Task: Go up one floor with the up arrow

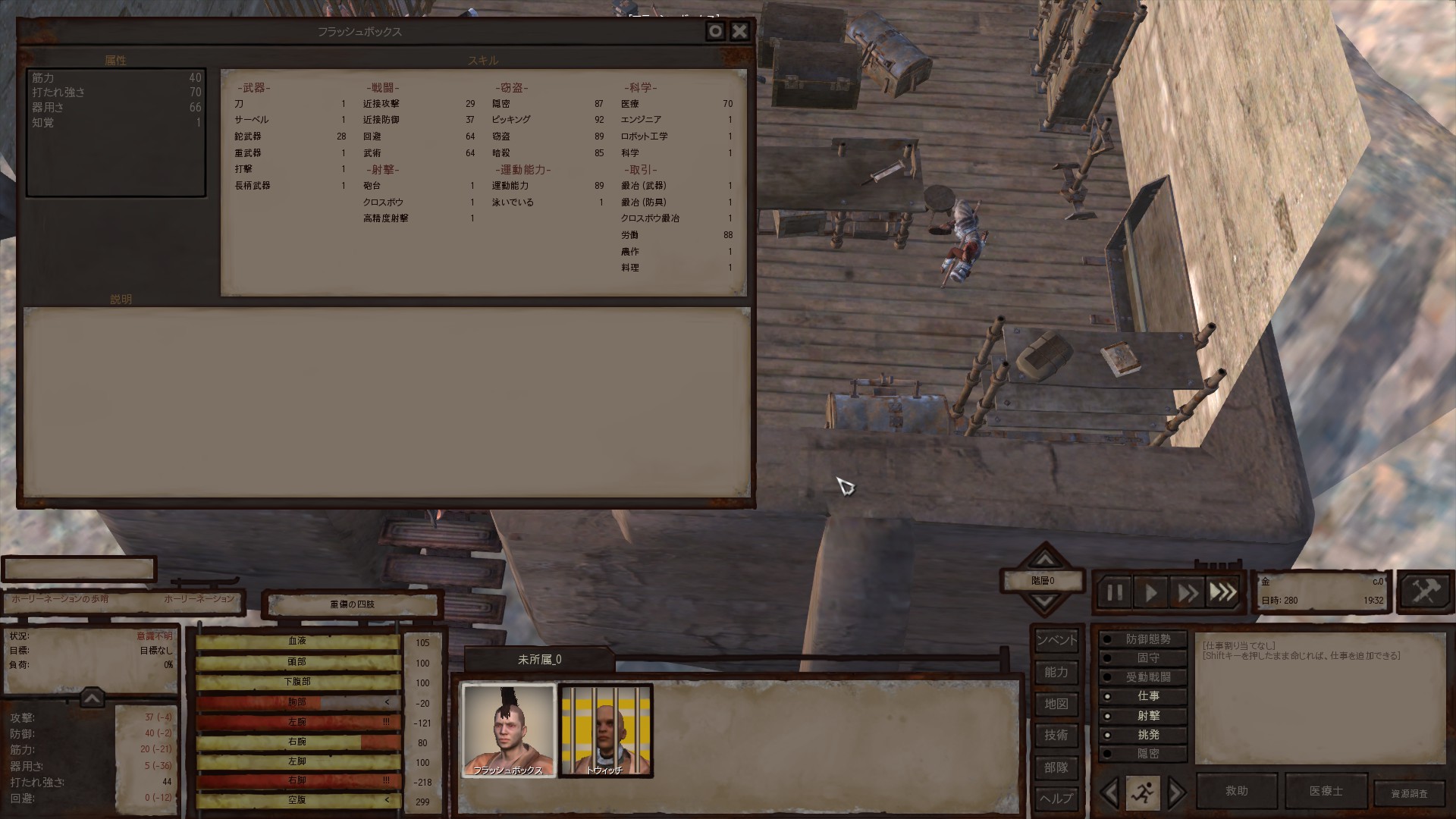Action: [1045, 559]
